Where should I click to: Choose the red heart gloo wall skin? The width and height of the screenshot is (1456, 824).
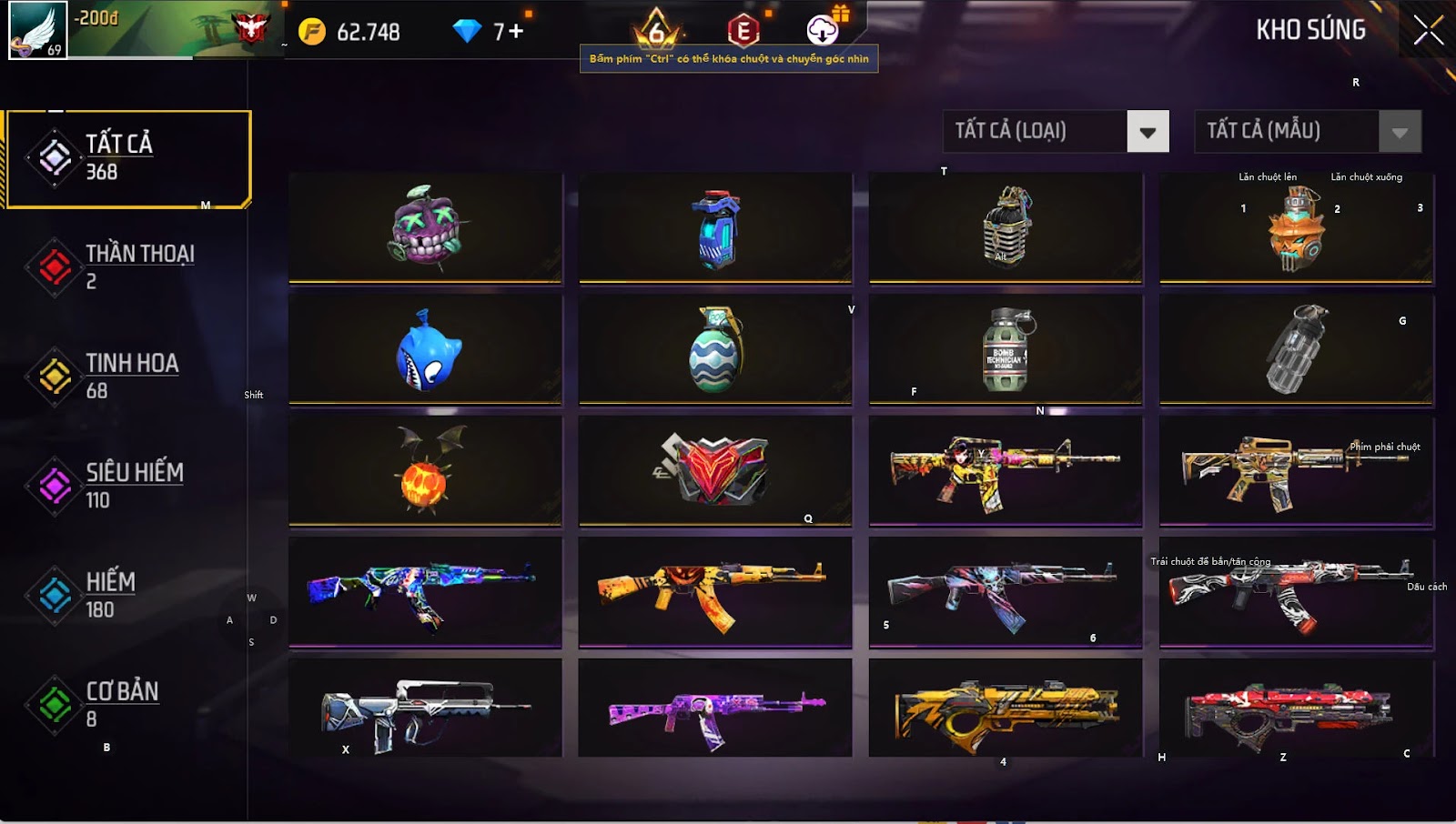click(715, 471)
